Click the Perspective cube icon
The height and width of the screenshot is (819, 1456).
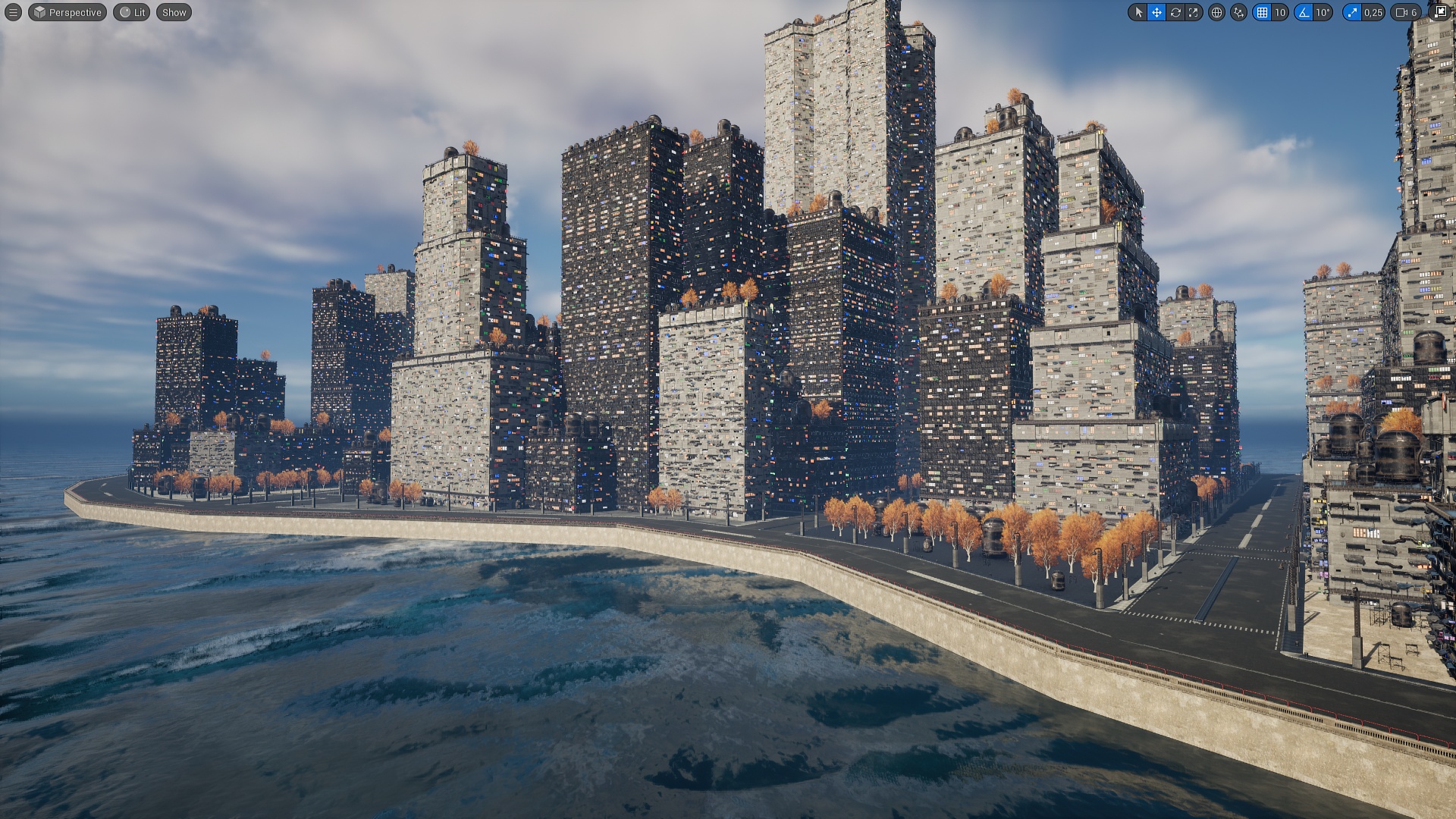[x=40, y=12]
